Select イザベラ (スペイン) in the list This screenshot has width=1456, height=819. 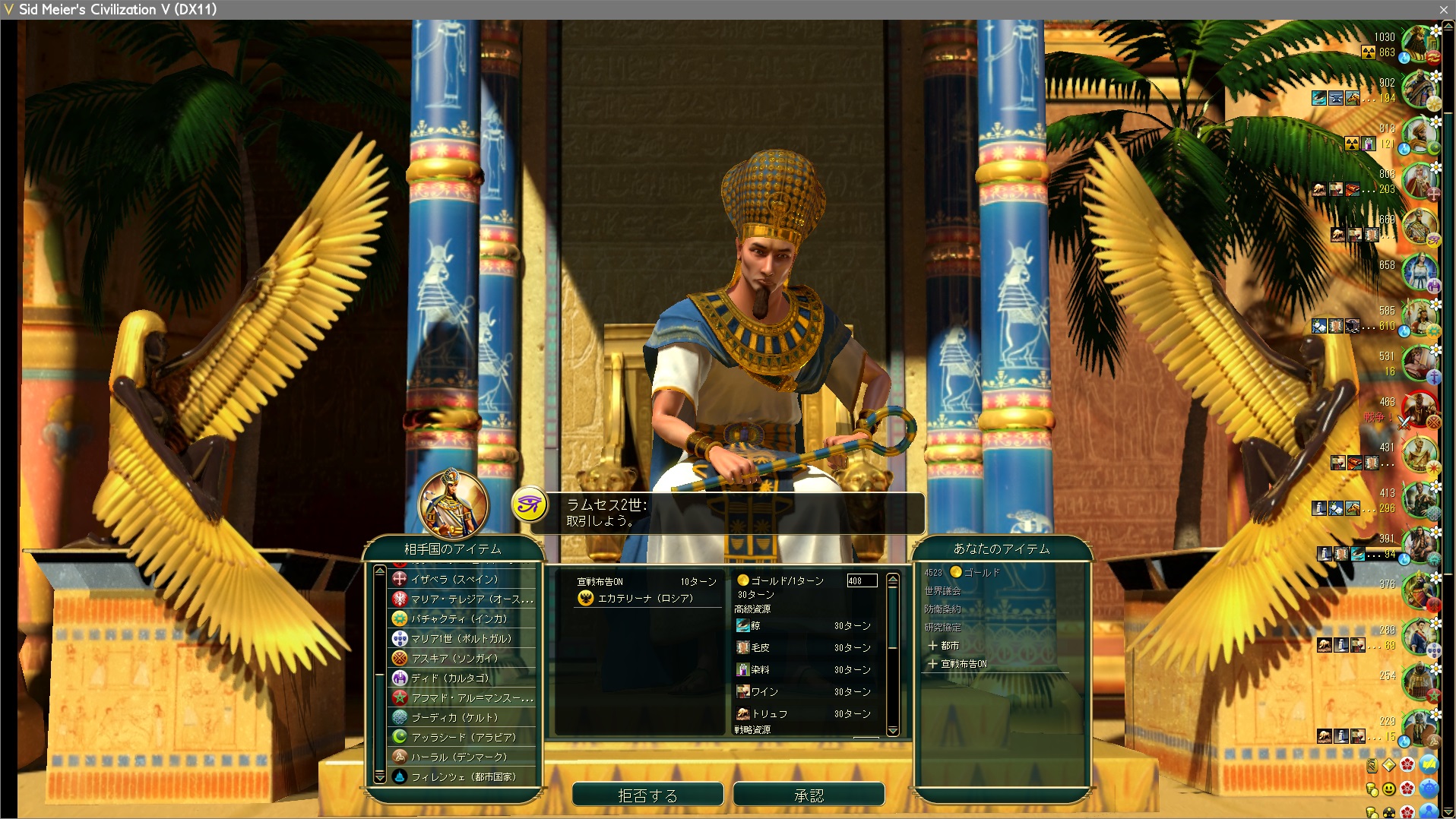tap(454, 579)
